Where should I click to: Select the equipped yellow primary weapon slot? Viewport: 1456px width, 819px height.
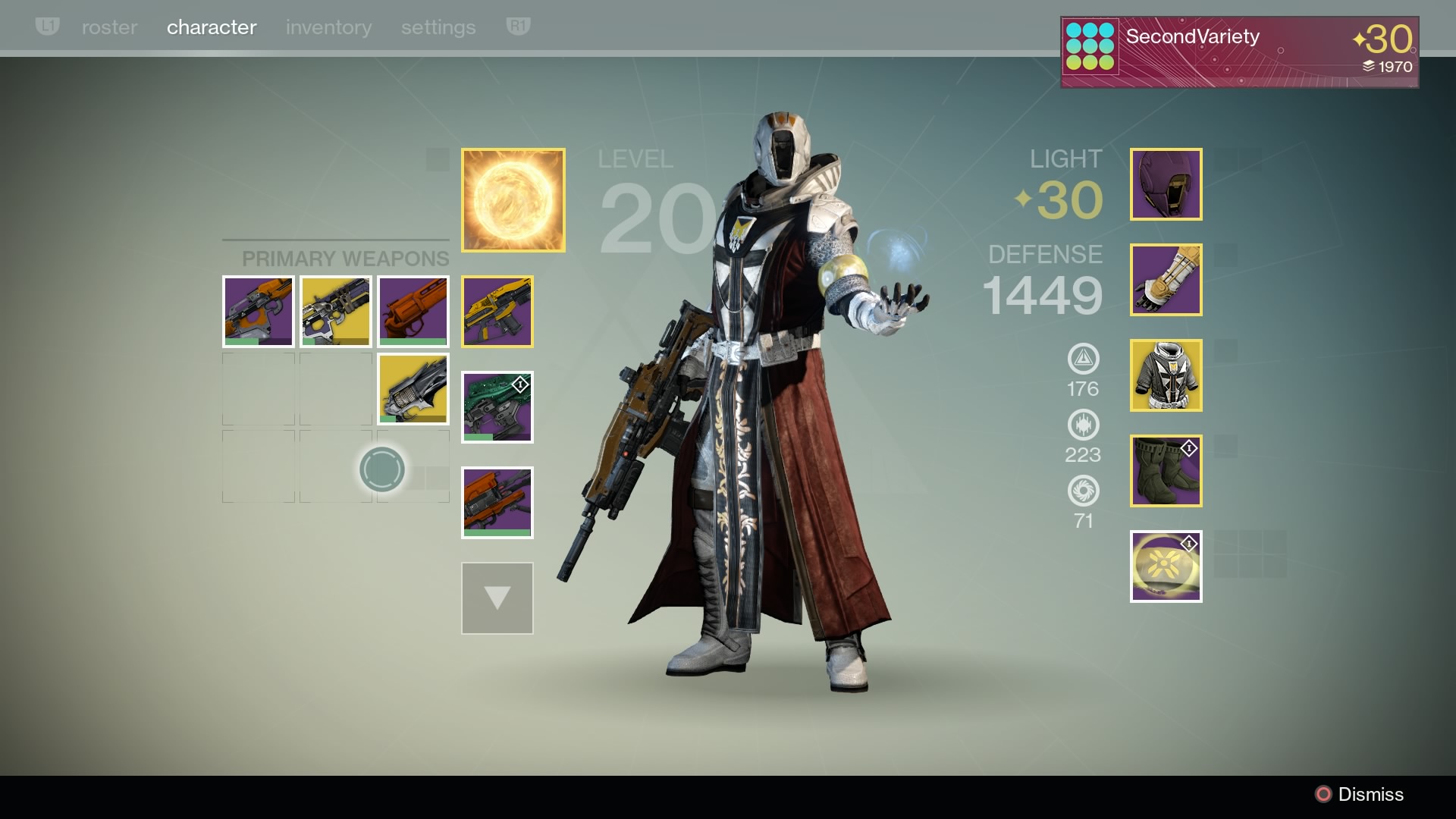point(497,312)
